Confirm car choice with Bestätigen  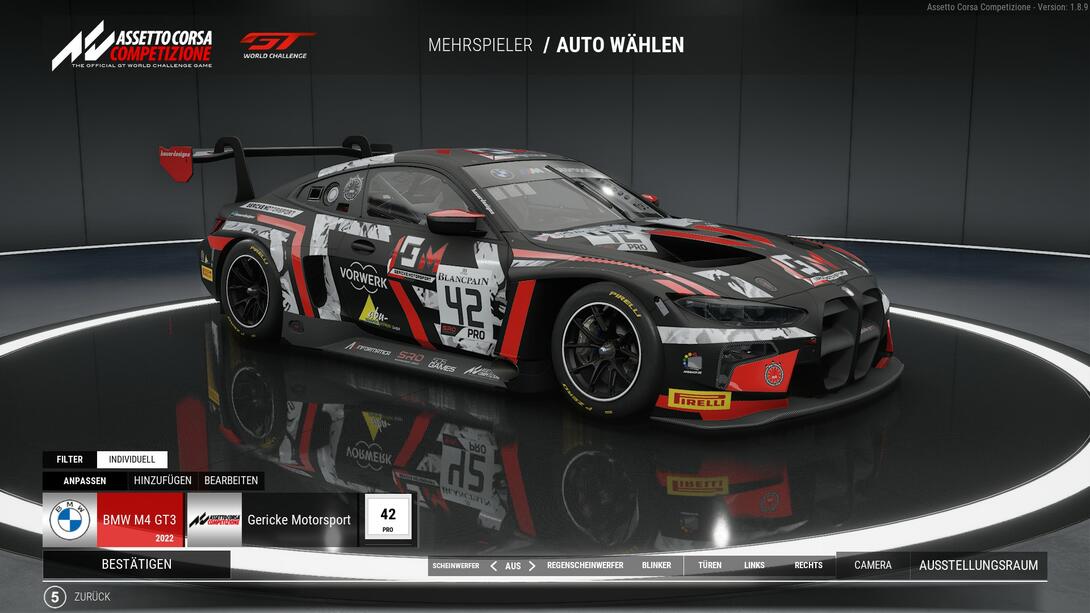pos(137,564)
